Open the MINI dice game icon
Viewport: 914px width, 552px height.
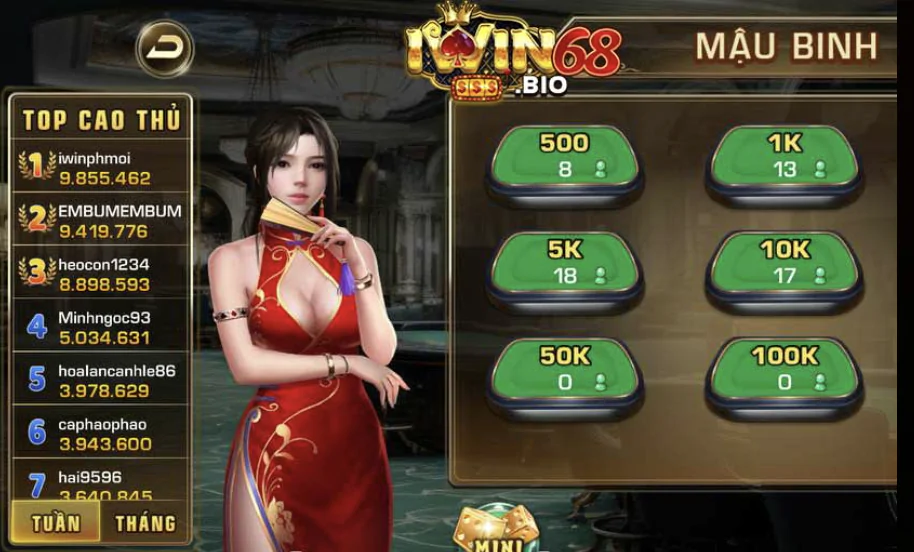click(495, 530)
